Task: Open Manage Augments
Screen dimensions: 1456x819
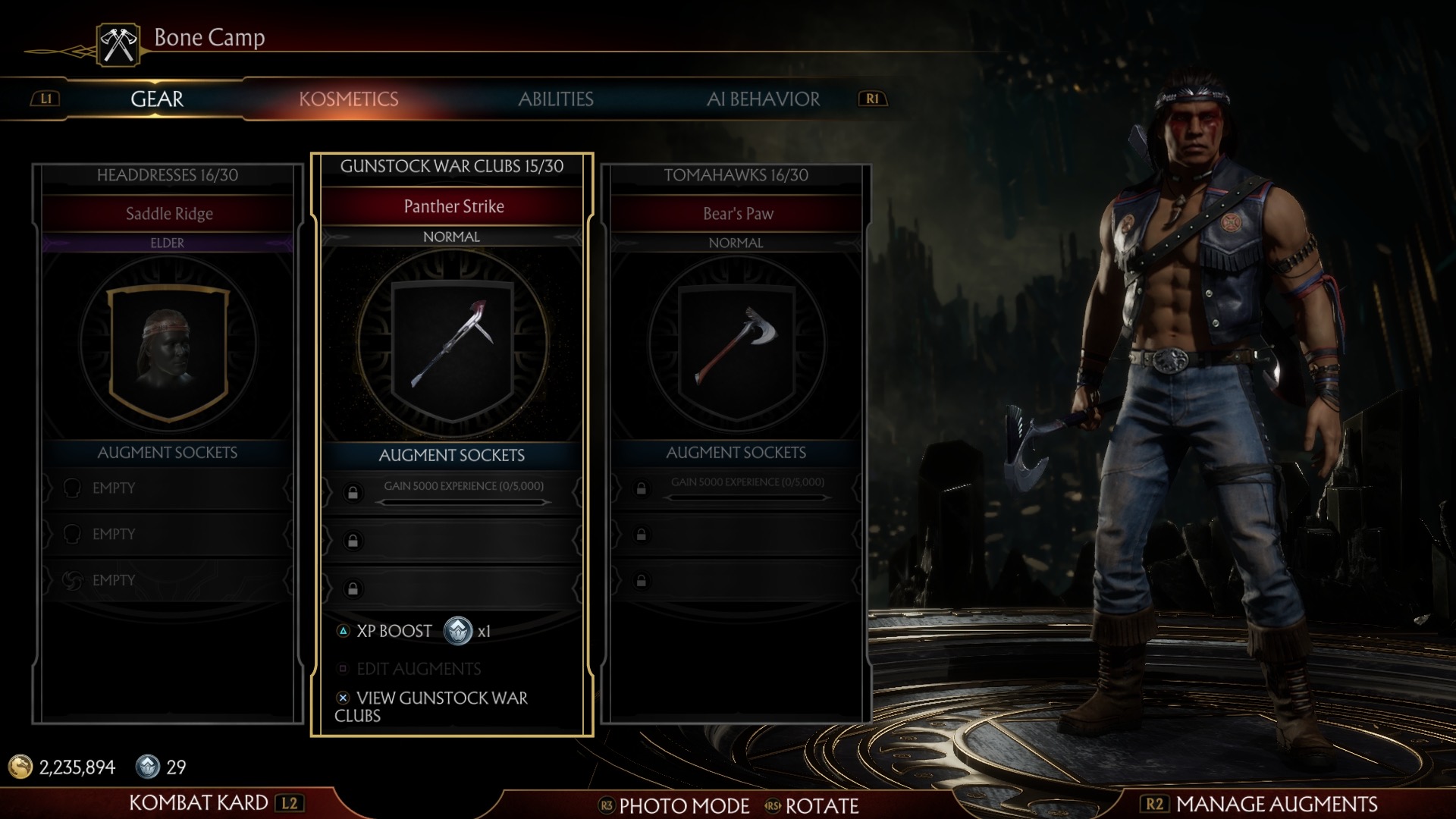Action: click(x=1276, y=804)
